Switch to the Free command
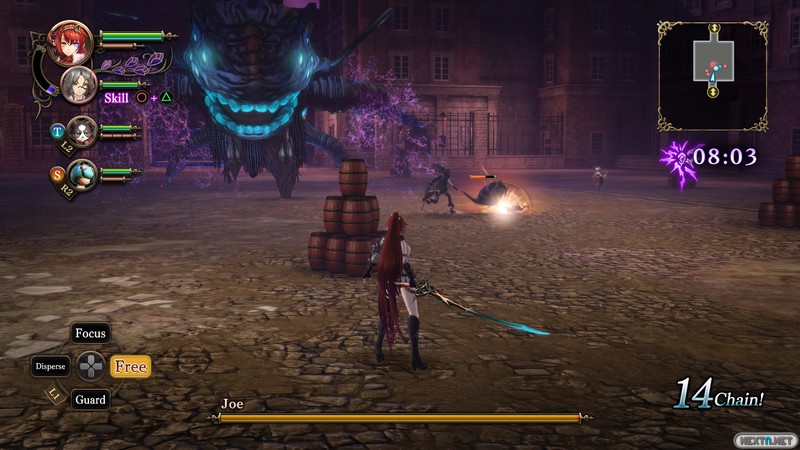The width and height of the screenshot is (800, 450). coord(130,367)
